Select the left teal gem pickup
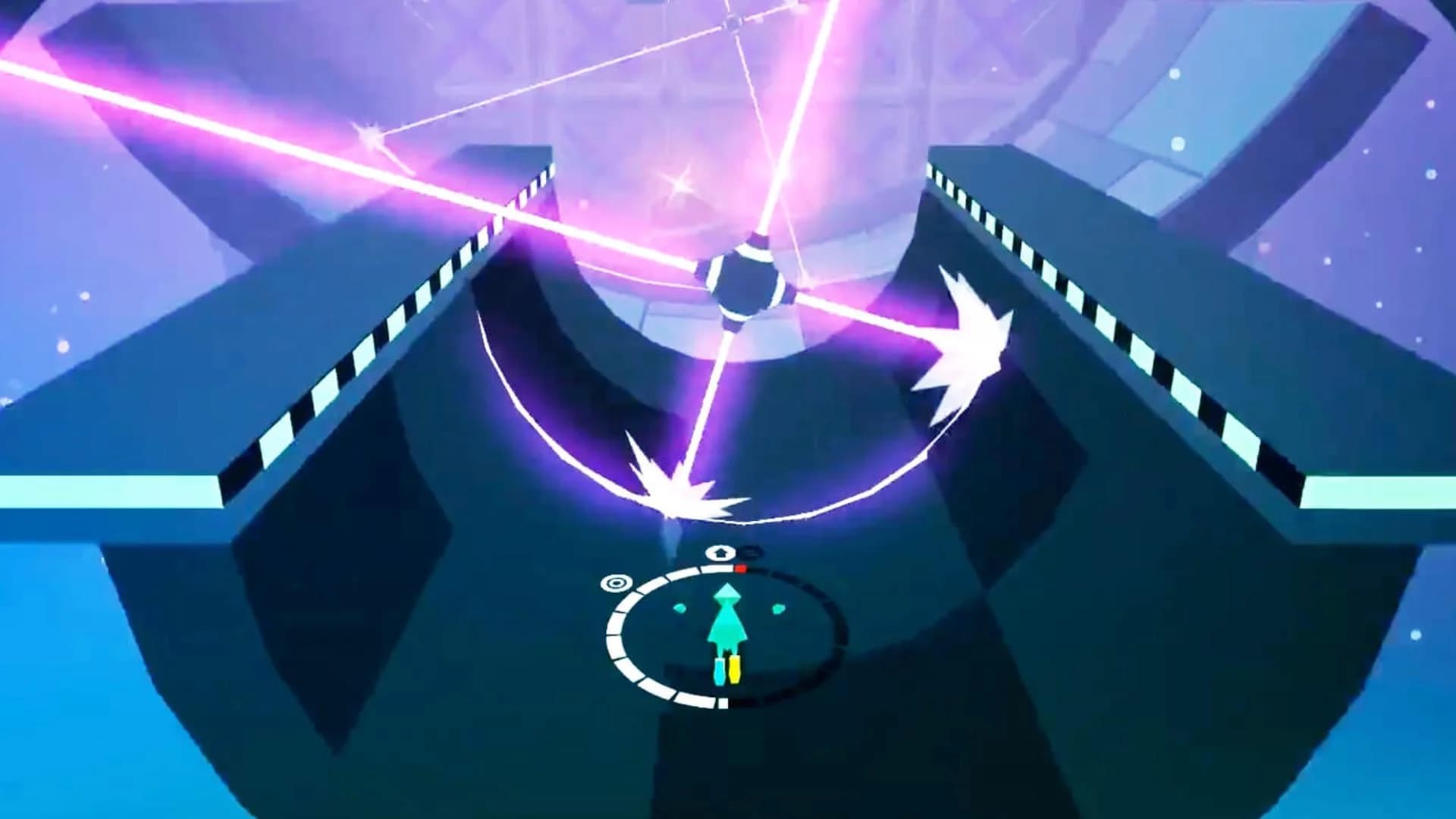The image size is (1456, 819). point(680,608)
